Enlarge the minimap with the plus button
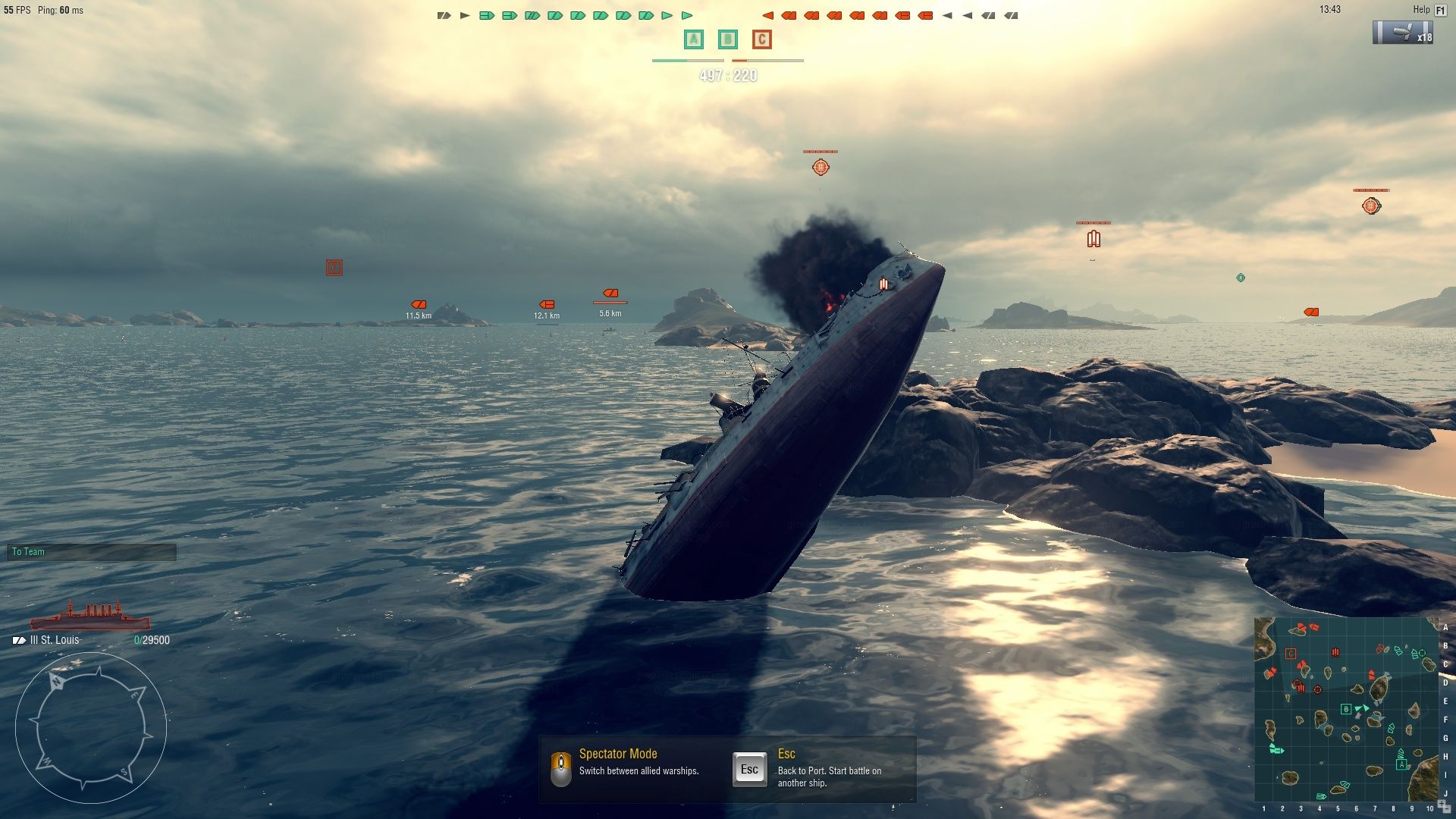This screenshot has width=1456, height=819. (x=1443, y=805)
